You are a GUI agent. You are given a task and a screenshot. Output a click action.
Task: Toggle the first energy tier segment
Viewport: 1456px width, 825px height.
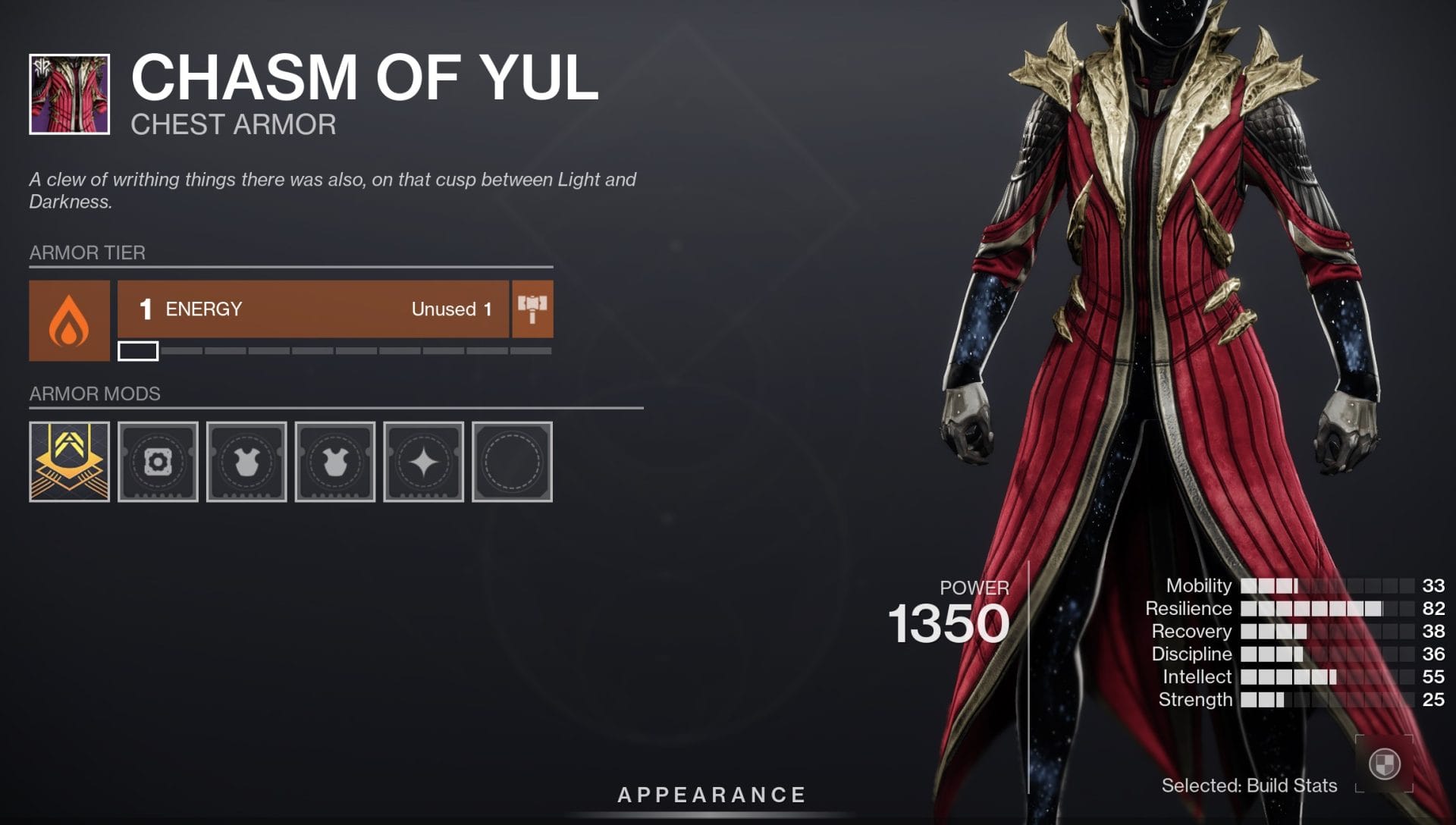138,352
